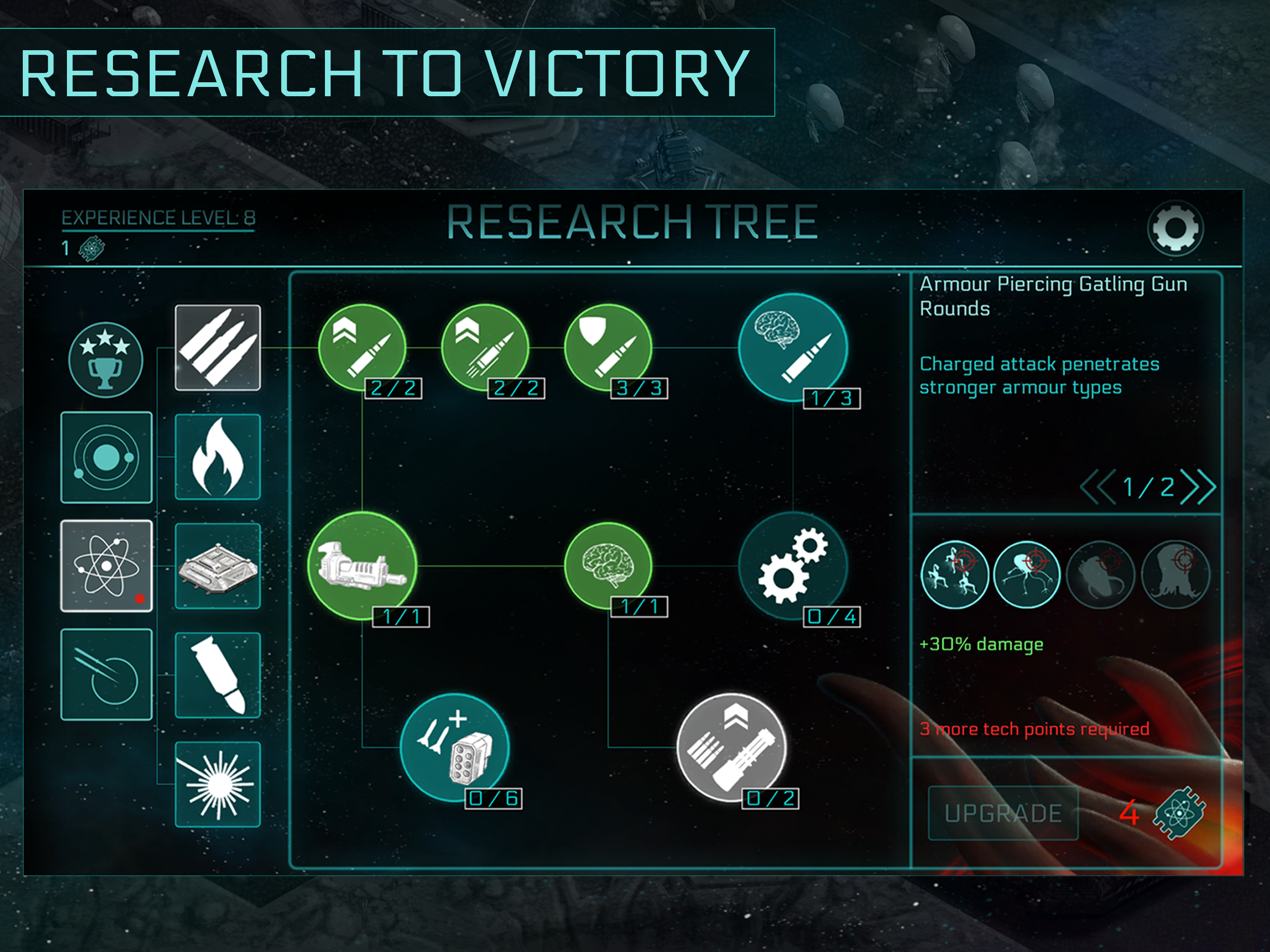
Task: Go to next description page arrow
Action: (x=1199, y=487)
